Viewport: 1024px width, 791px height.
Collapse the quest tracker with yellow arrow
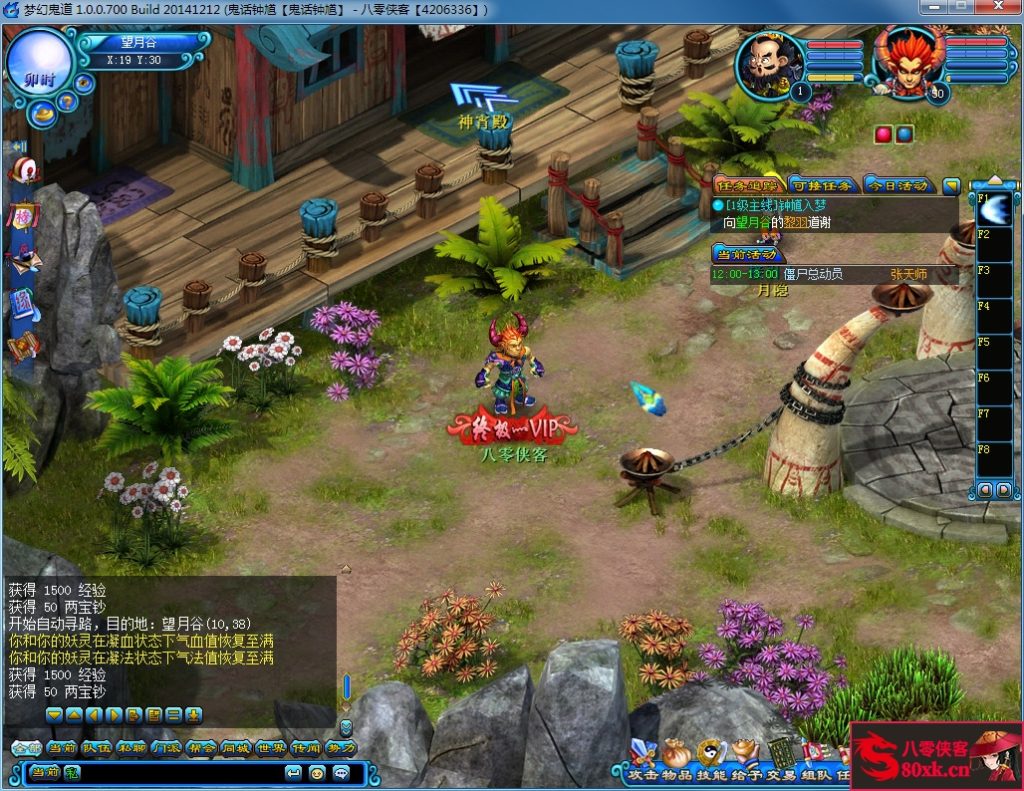pyautogui.click(x=951, y=185)
